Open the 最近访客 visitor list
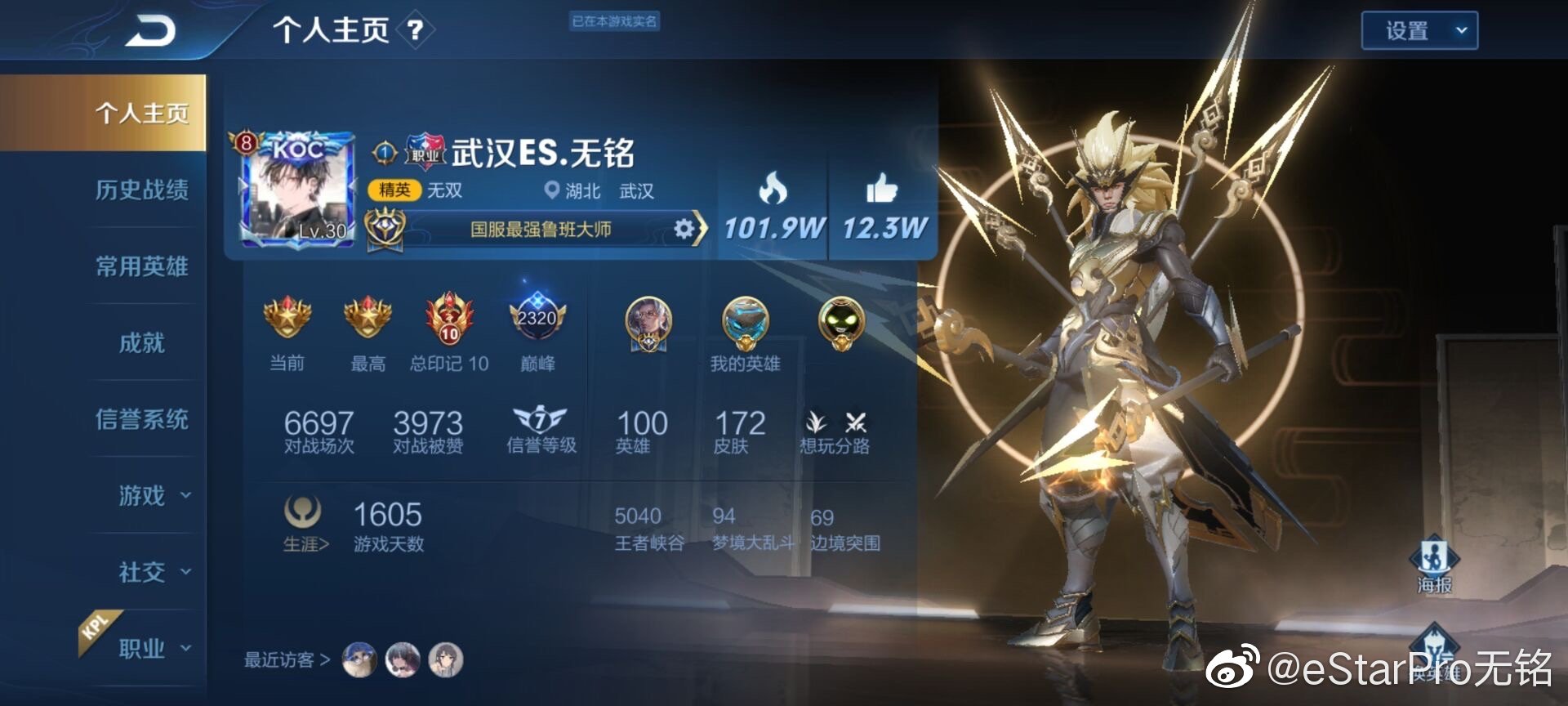 click(286, 659)
